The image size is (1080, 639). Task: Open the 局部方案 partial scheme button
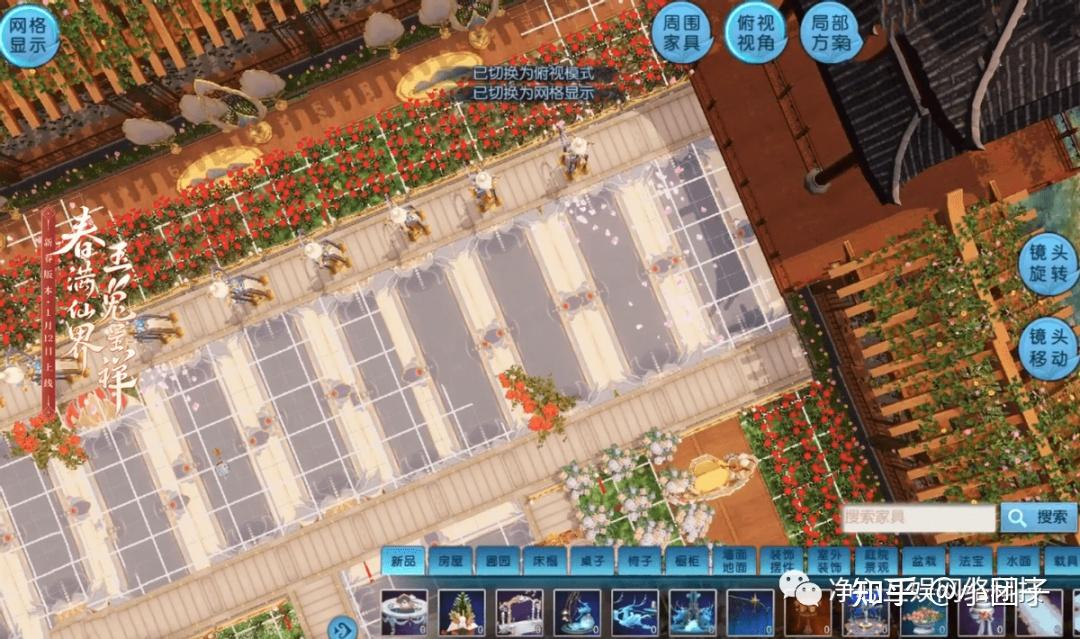pos(832,36)
